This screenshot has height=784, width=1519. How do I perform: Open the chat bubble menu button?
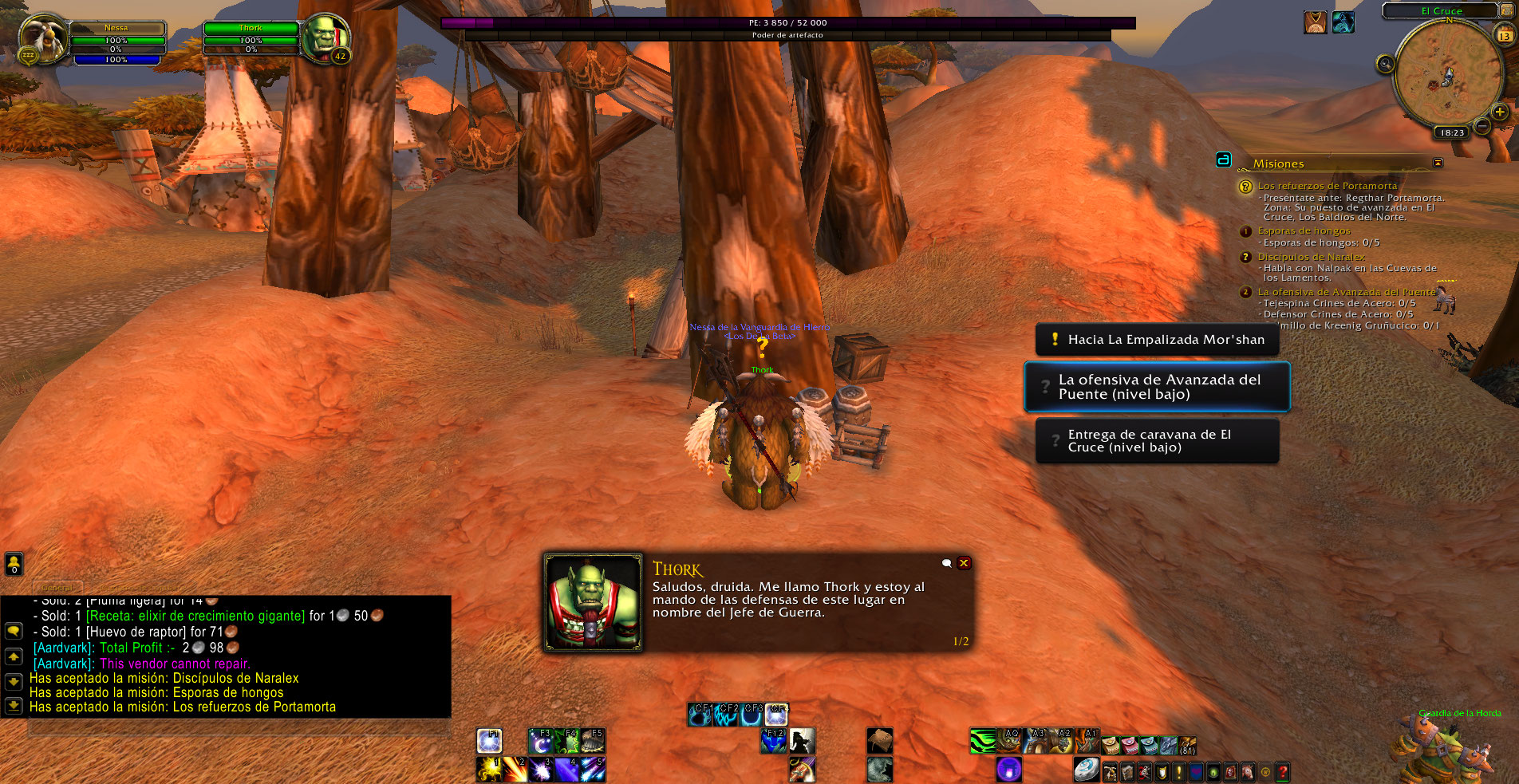(x=14, y=631)
